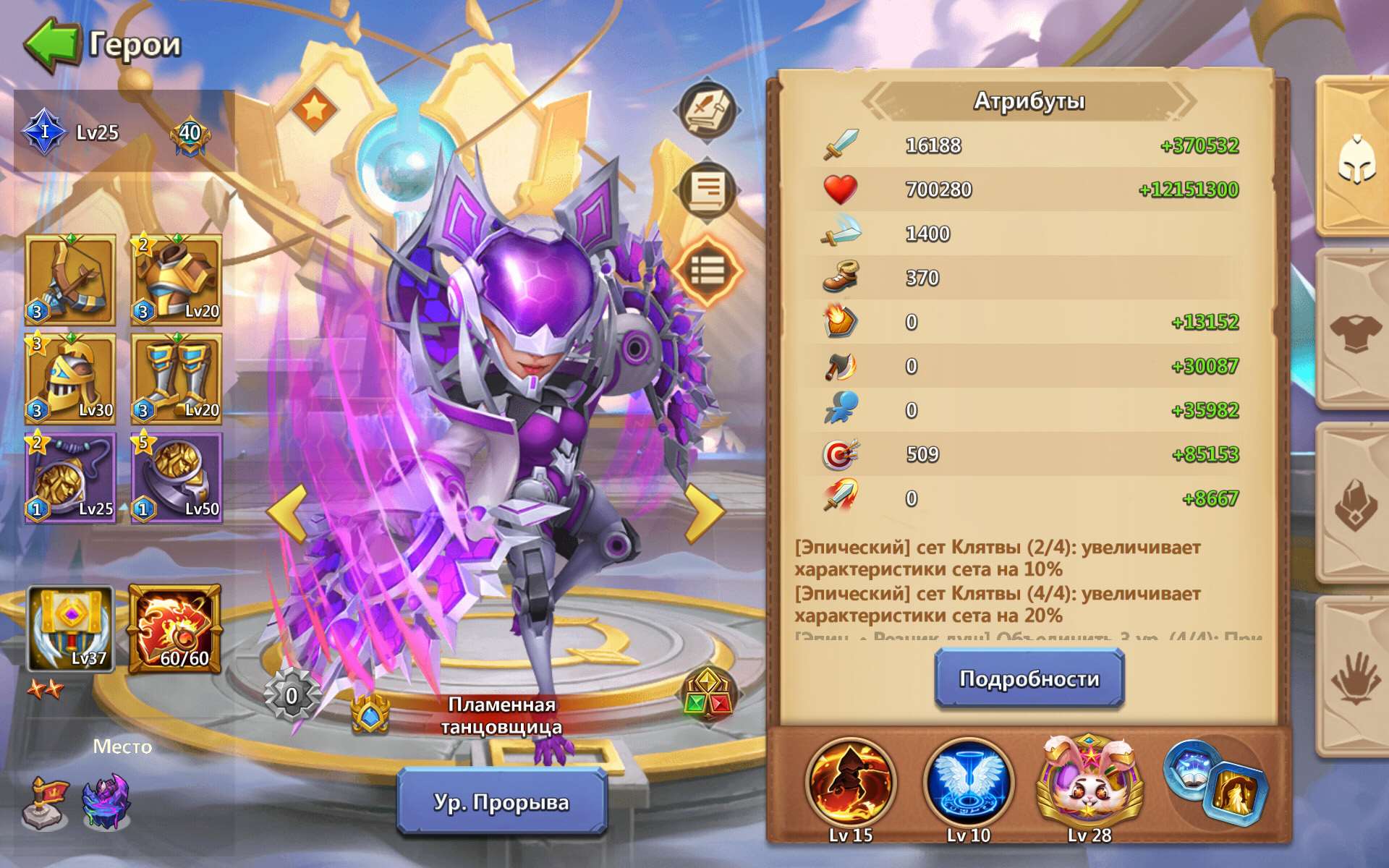Select the equipped bow thumbnail
Image resolution: width=1389 pixels, height=868 pixels.
pyautogui.click(x=67, y=278)
